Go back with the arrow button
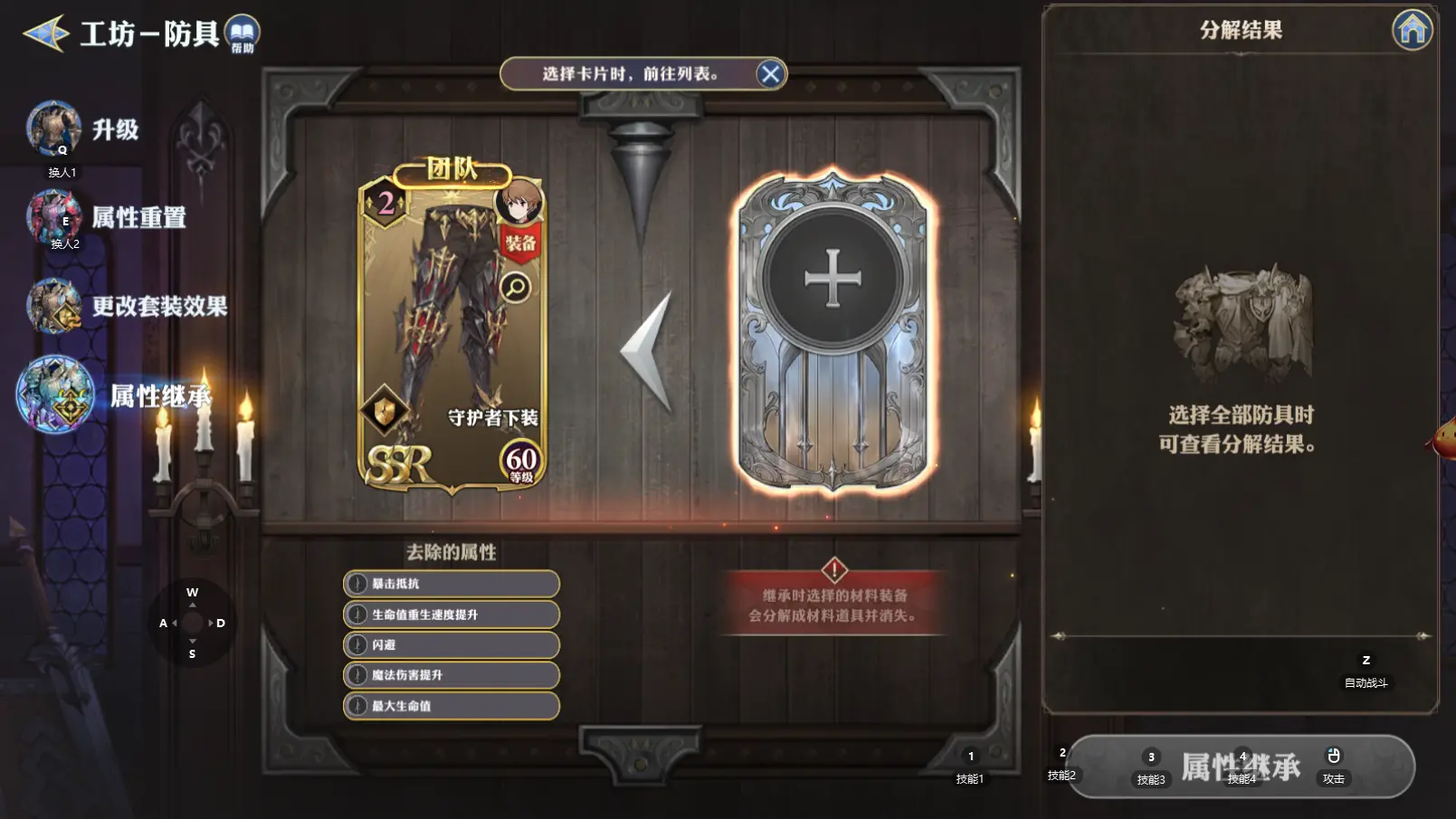The height and width of the screenshot is (819, 1456). (46, 34)
